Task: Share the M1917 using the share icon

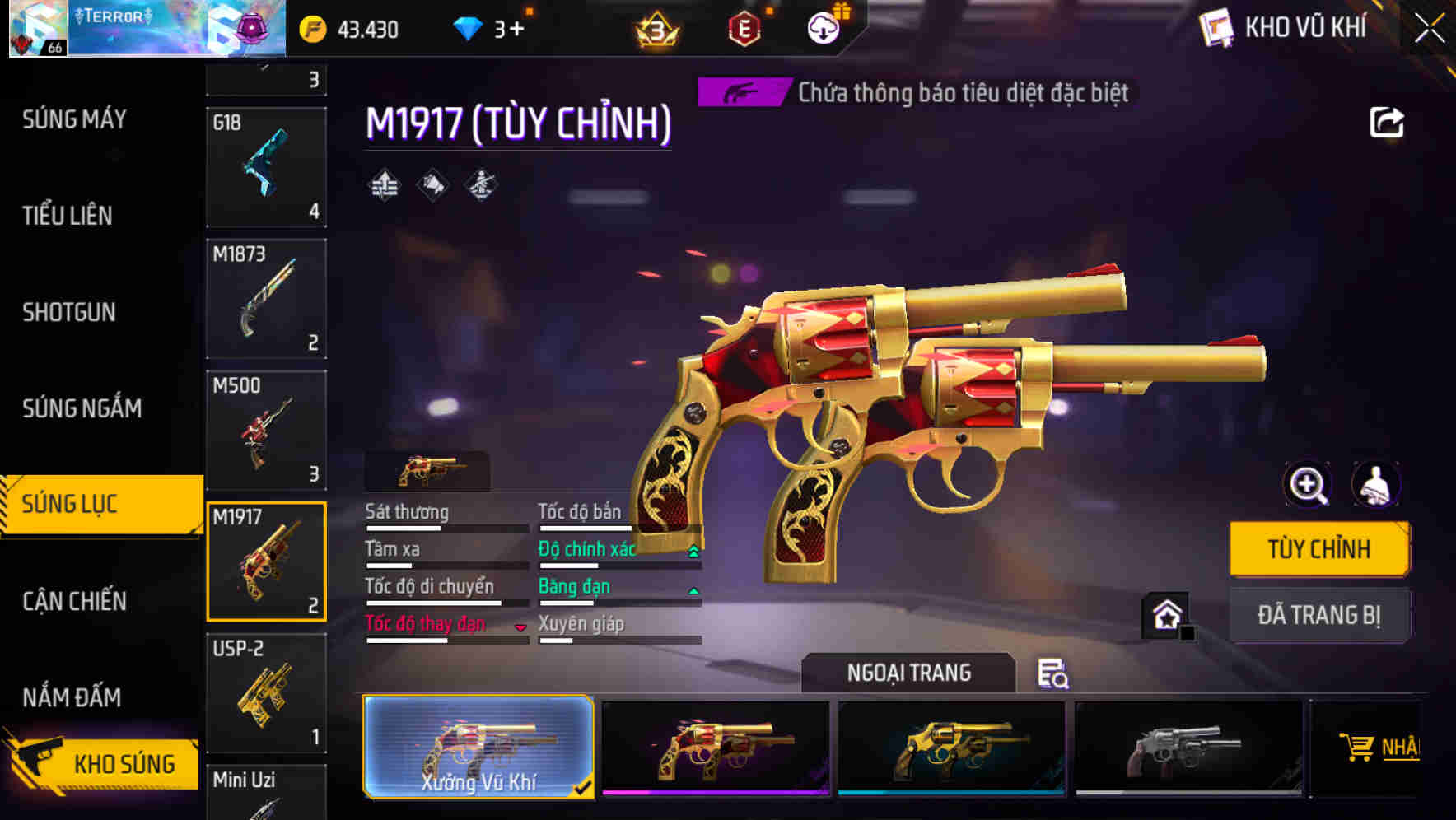Action: [x=1388, y=122]
